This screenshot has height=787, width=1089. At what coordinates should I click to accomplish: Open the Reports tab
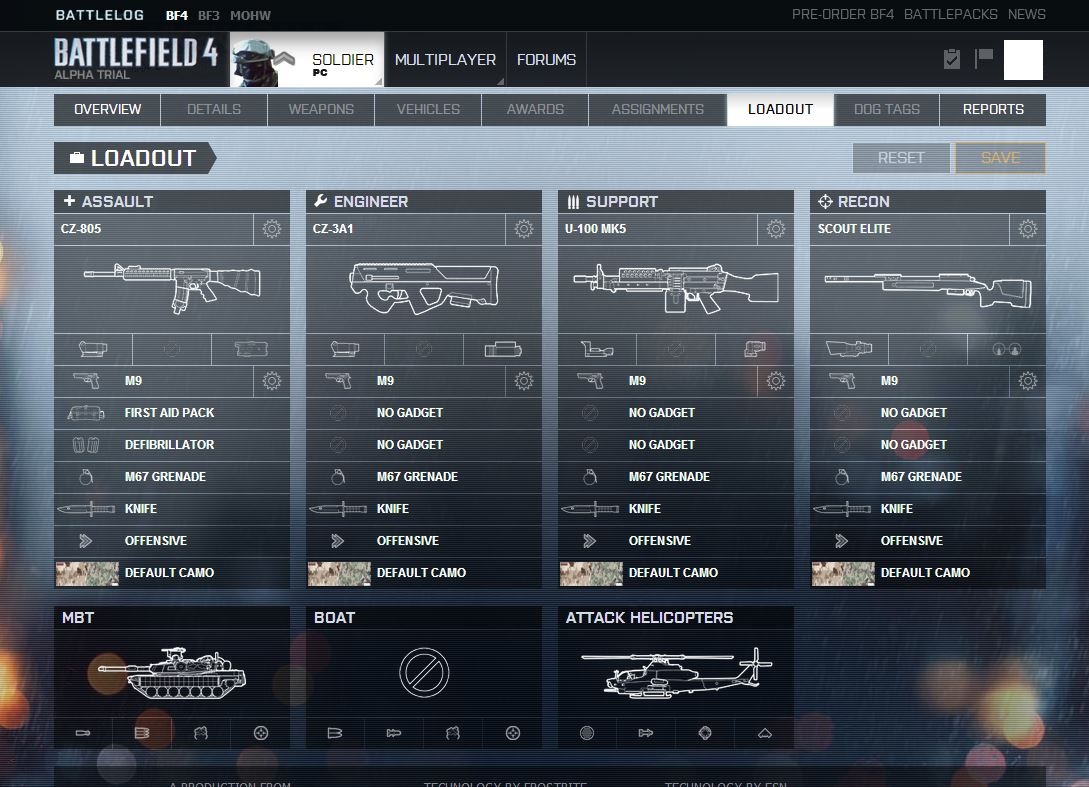(x=992, y=109)
